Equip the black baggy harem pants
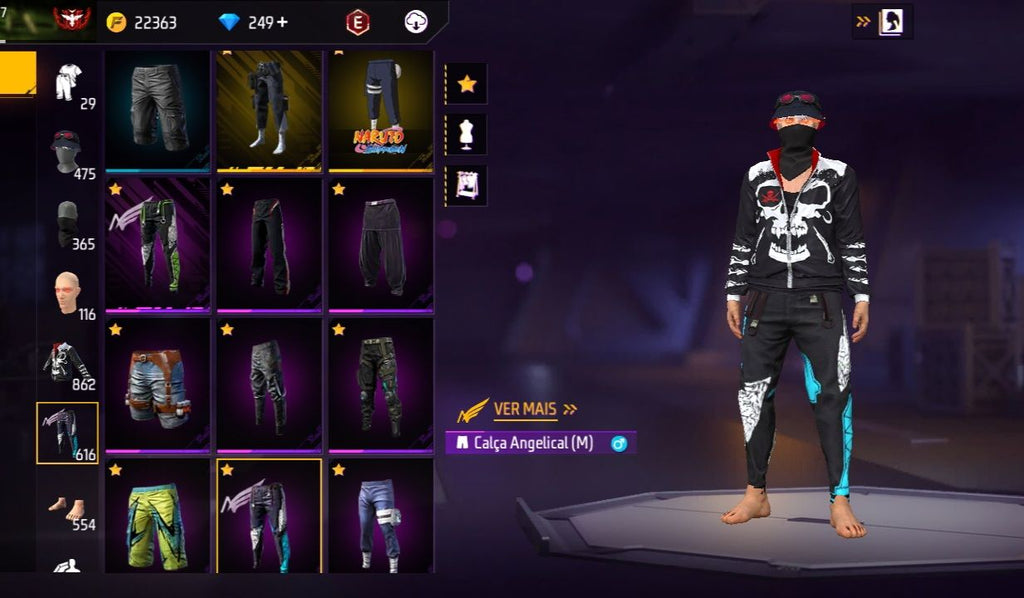1024x598 pixels. coord(380,245)
